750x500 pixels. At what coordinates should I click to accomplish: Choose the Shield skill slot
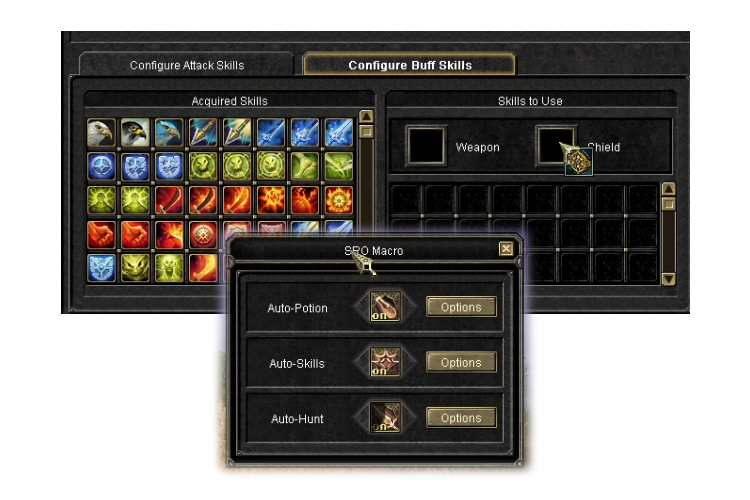557,145
